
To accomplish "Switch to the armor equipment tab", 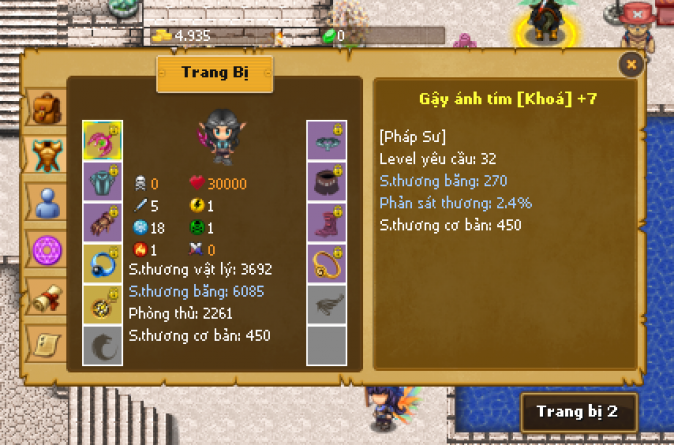I will pos(45,154).
